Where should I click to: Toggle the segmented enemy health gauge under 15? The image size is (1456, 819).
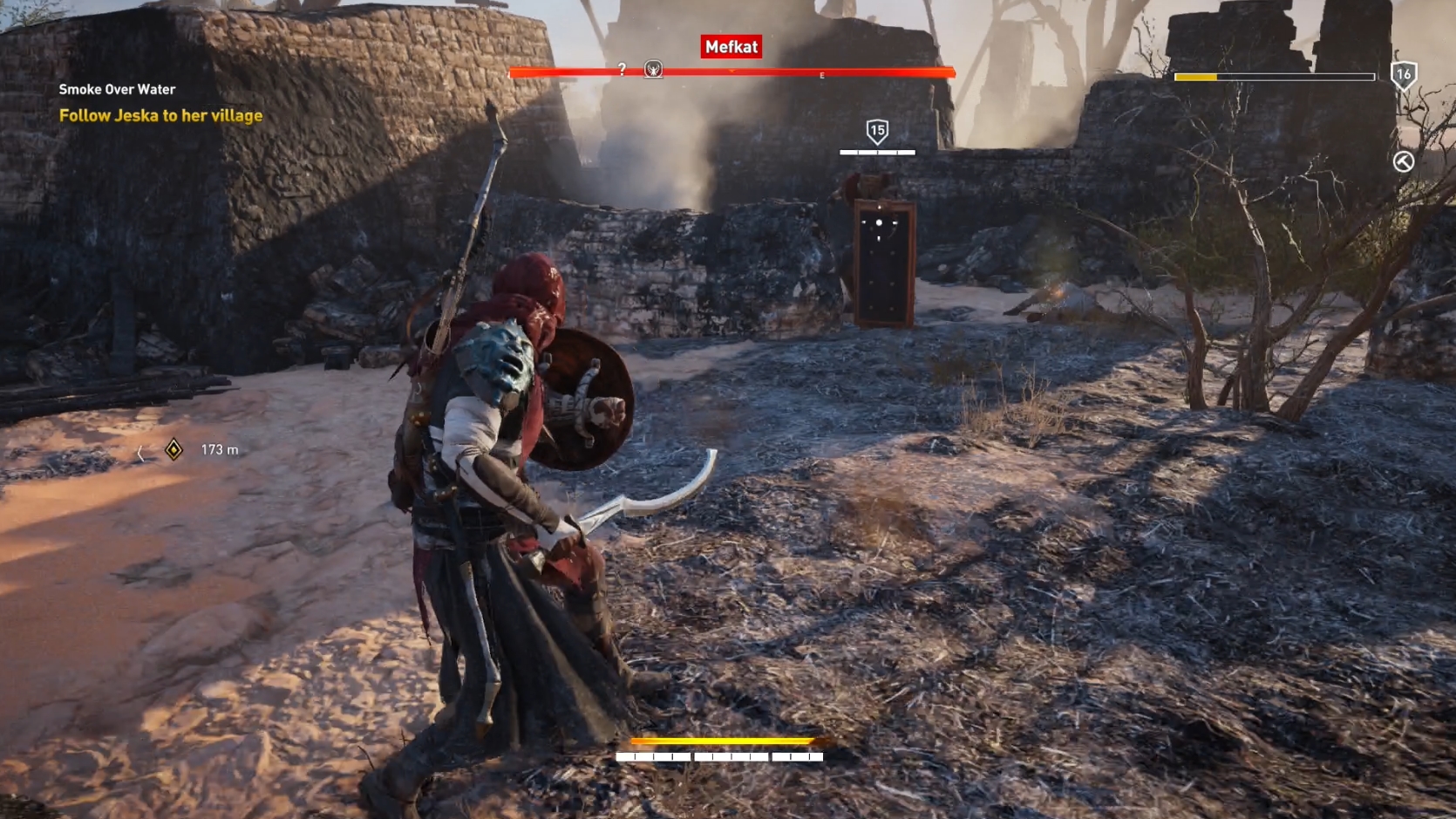(x=877, y=152)
